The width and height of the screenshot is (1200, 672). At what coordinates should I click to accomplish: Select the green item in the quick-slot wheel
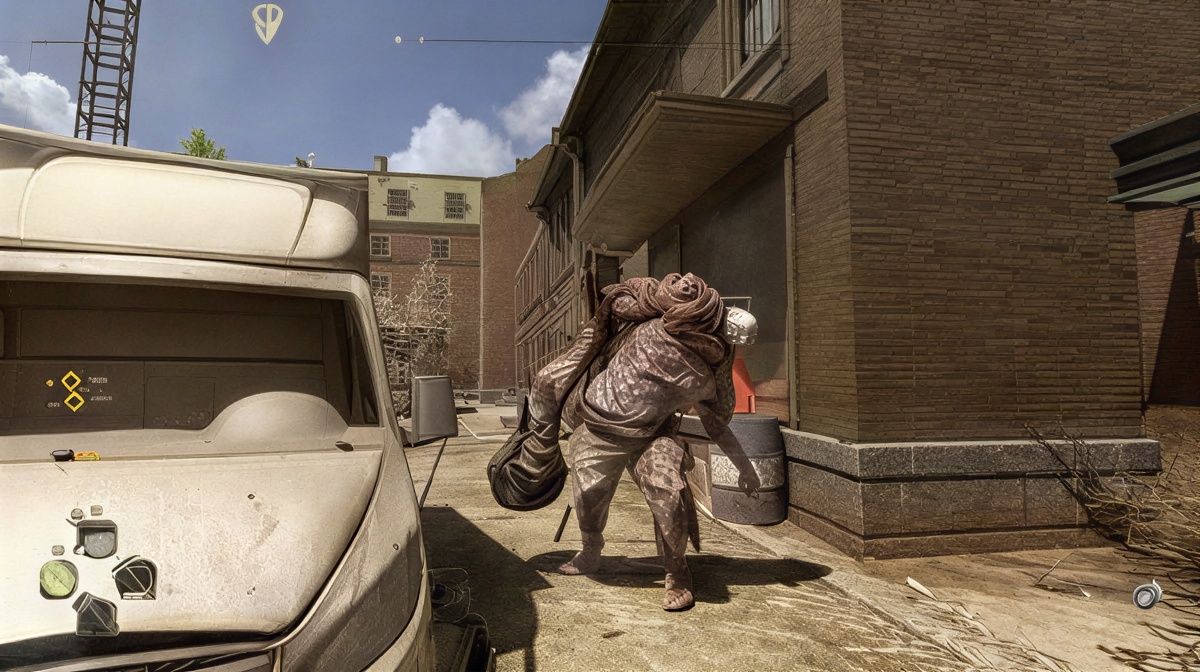(58, 578)
